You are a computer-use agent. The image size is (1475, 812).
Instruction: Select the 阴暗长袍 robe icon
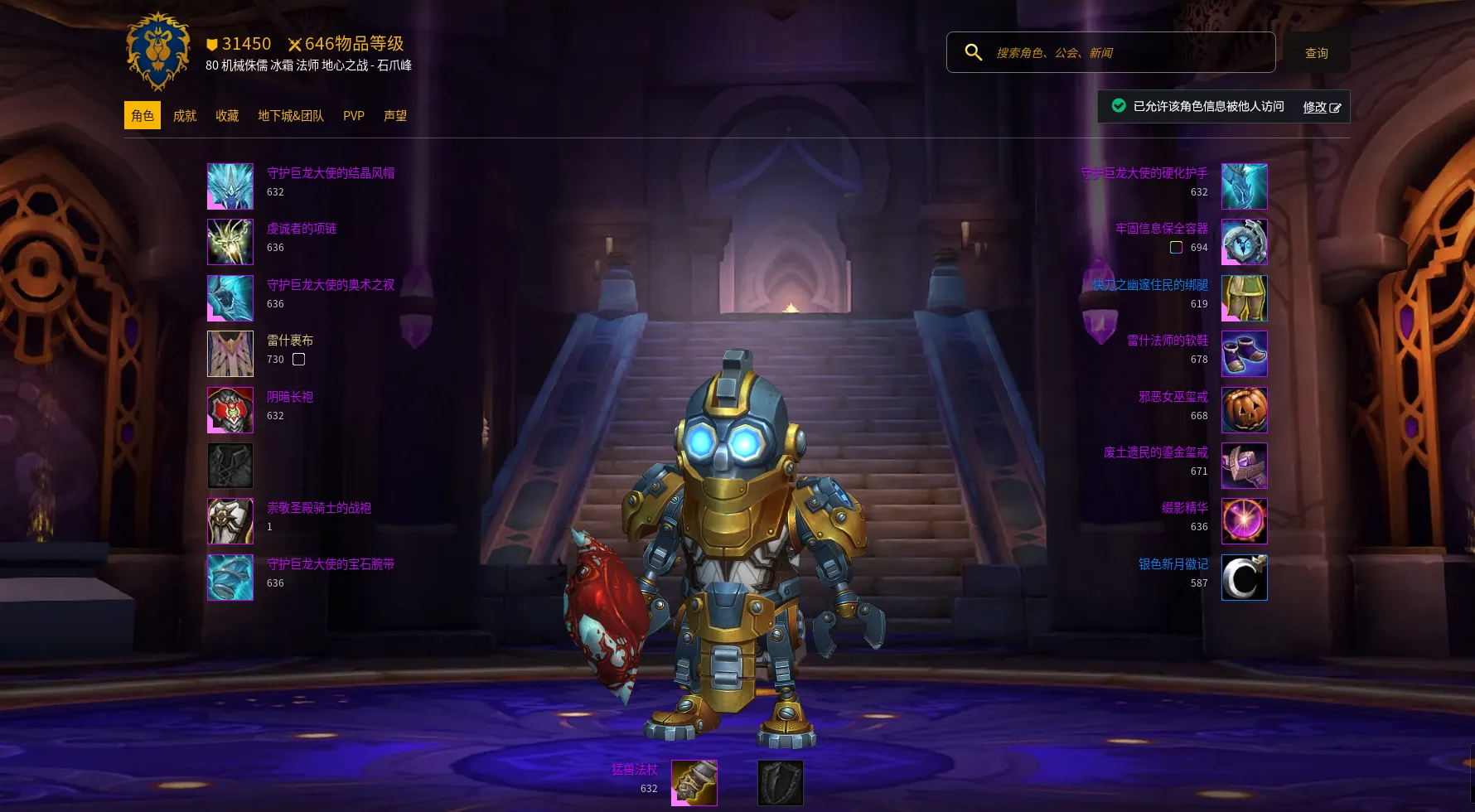(230, 410)
